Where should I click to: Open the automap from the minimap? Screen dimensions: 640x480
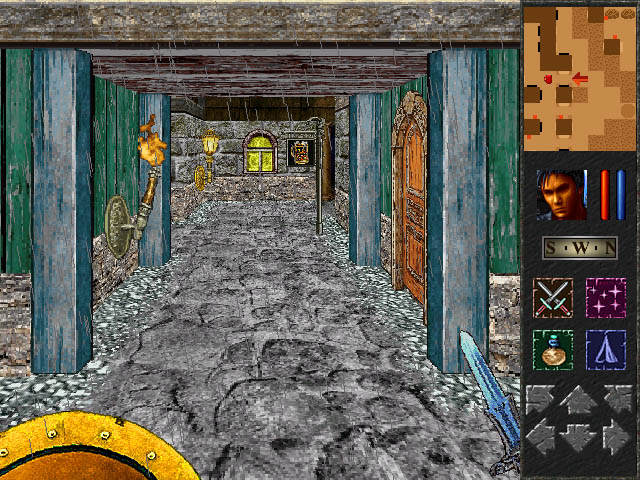[x=578, y=77]
